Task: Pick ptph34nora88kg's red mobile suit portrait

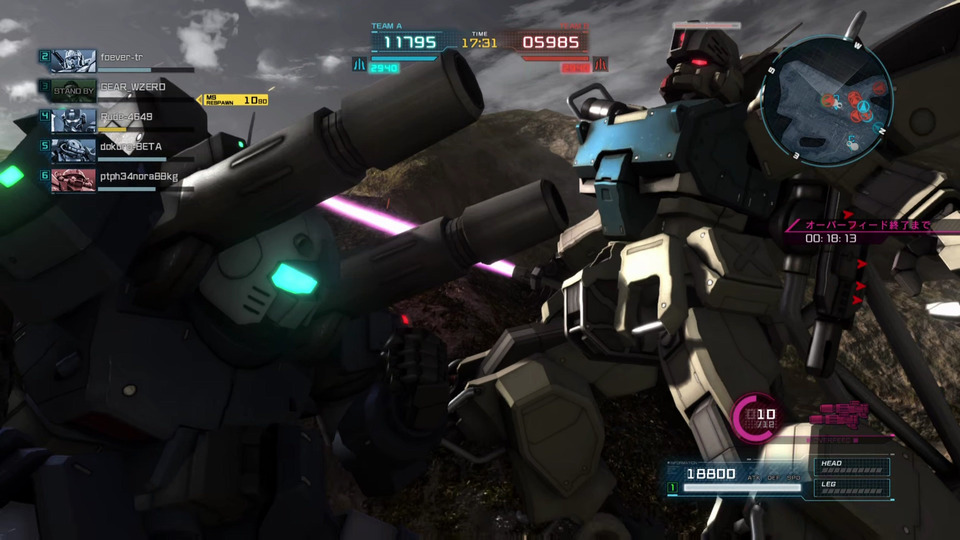Action: (x=73, y=180)
